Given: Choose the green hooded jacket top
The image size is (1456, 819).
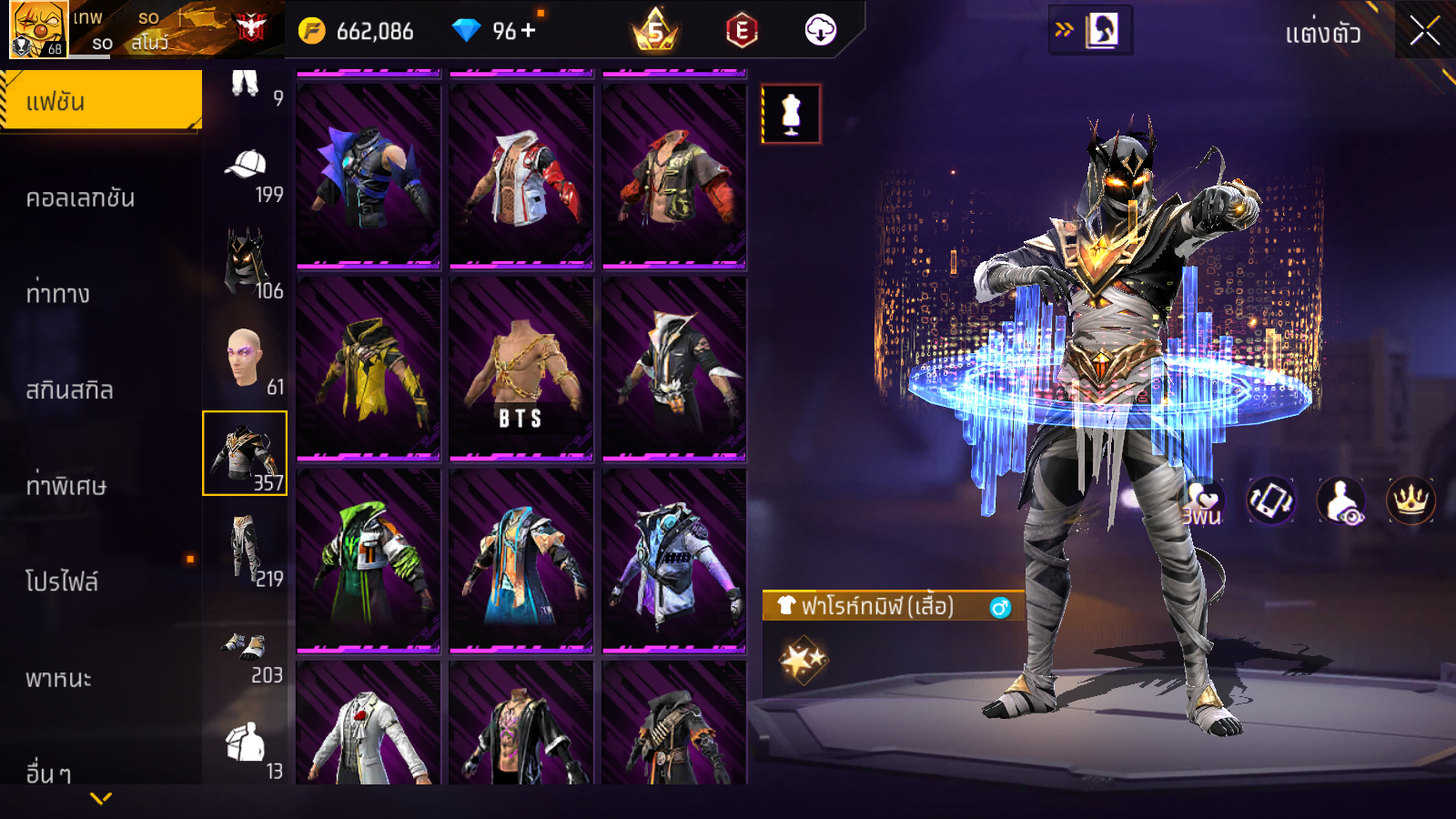Looking at the screenshot, I should click(369, 561).
